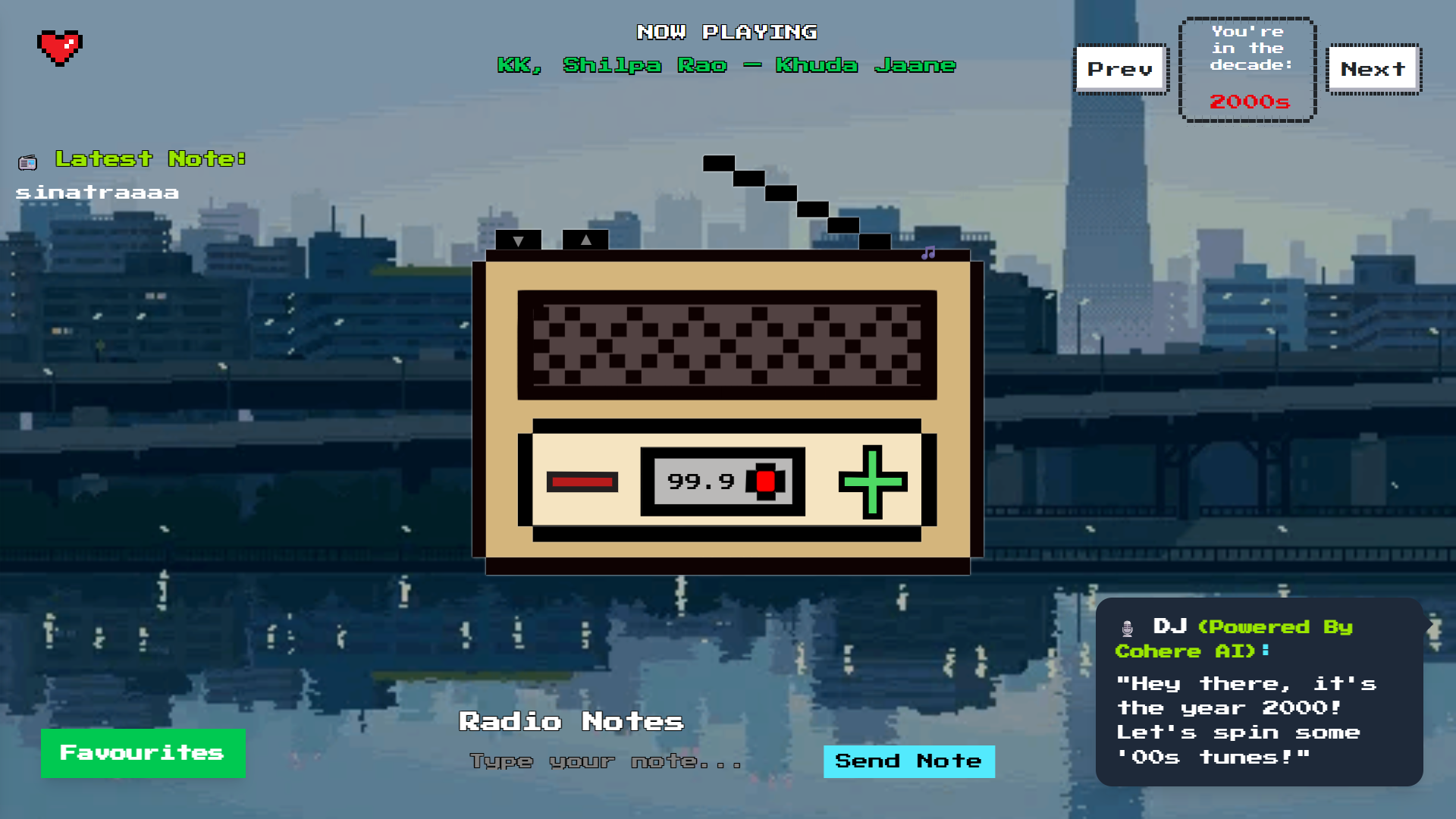The width and height of the screenshot is (1456, 819).
Task: Click the Prev decade button
Action: coord(1121,69)
